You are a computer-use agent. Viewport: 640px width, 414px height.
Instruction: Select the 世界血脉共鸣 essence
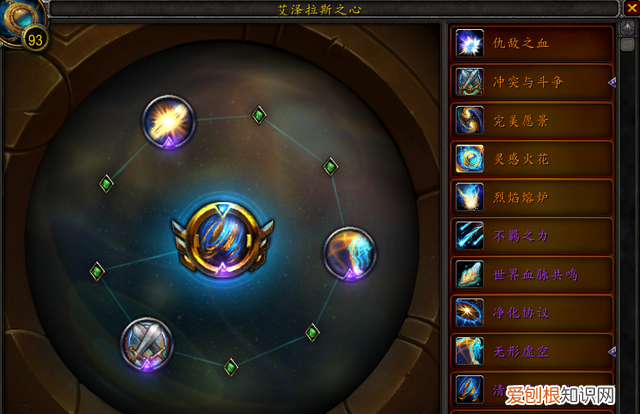[532, 273]
